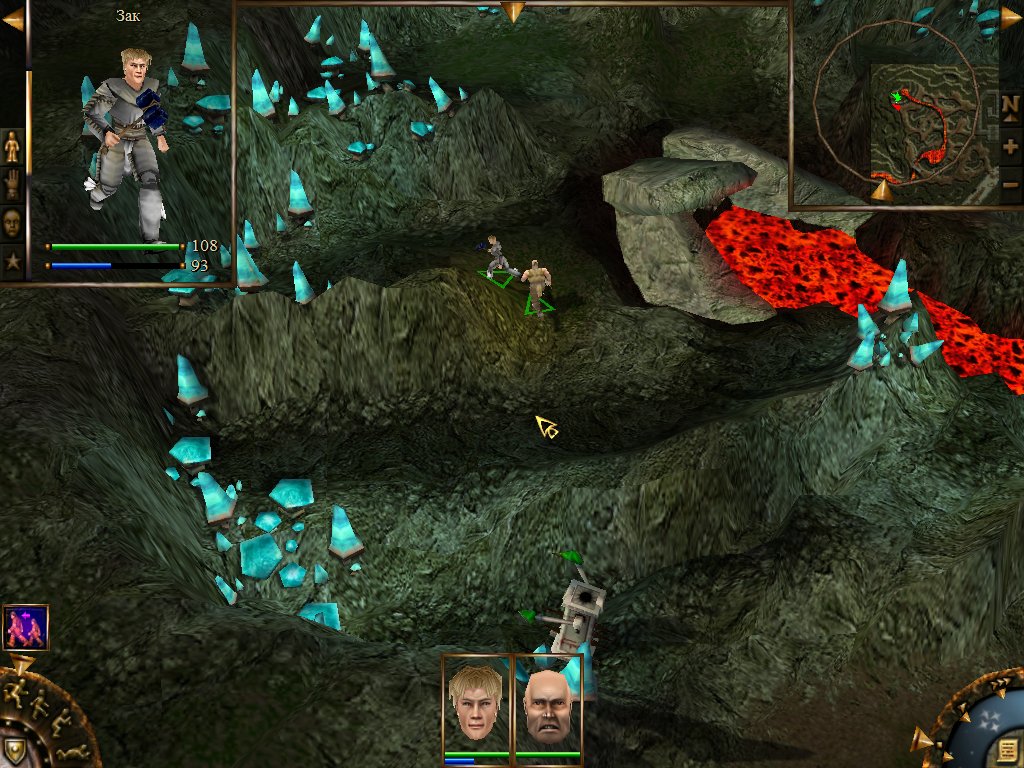
Task: Zoom in the minimap with plus button
Action: point(1010,146)
